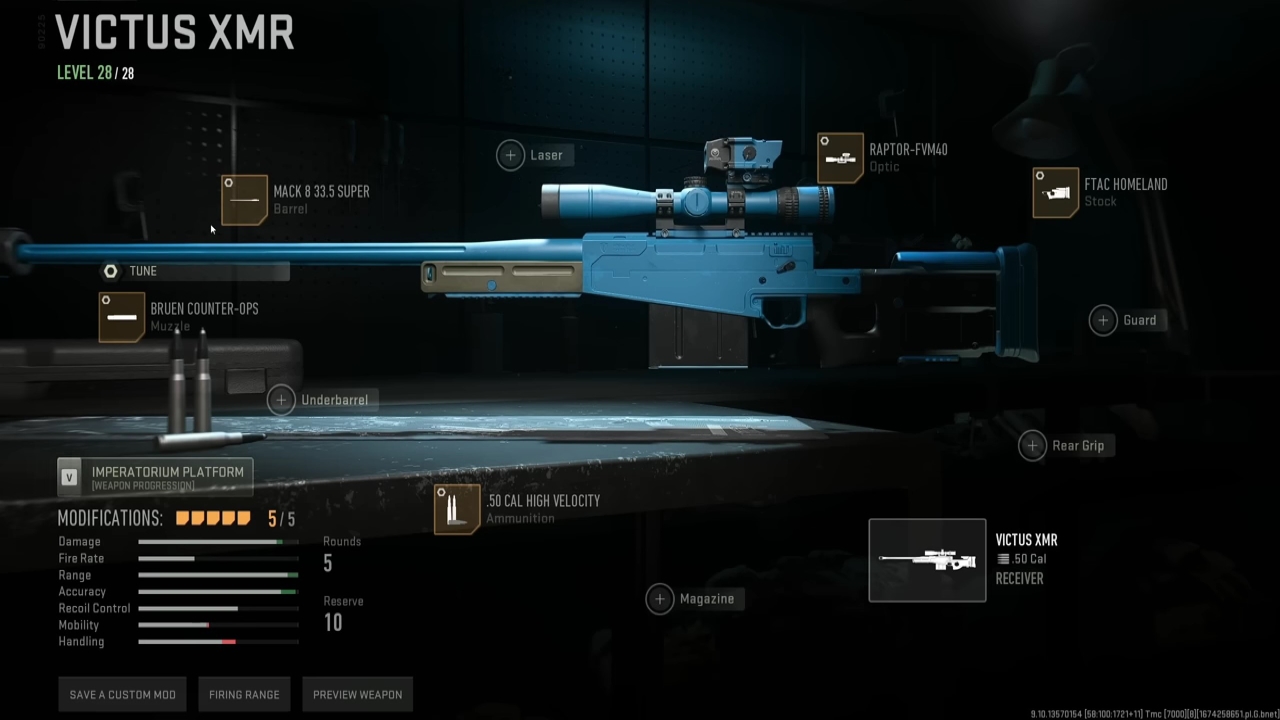Viewport: 1280px width, 720px height.
Task: Click SAVE A CUSTOM MOD
Action: pyautogui.click(x=122, y=694)
